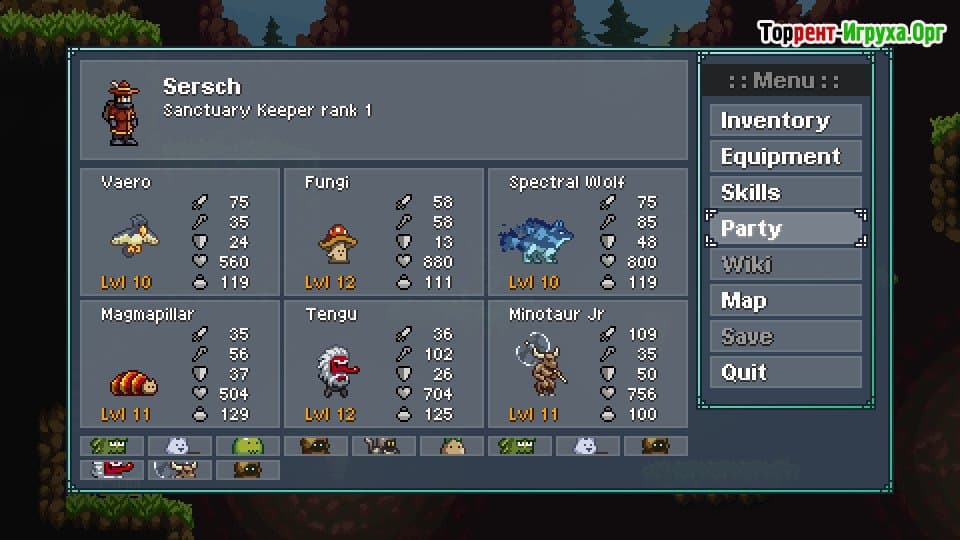Select the Vaero party monster card
960x540 pixels.
coord(180,232)
